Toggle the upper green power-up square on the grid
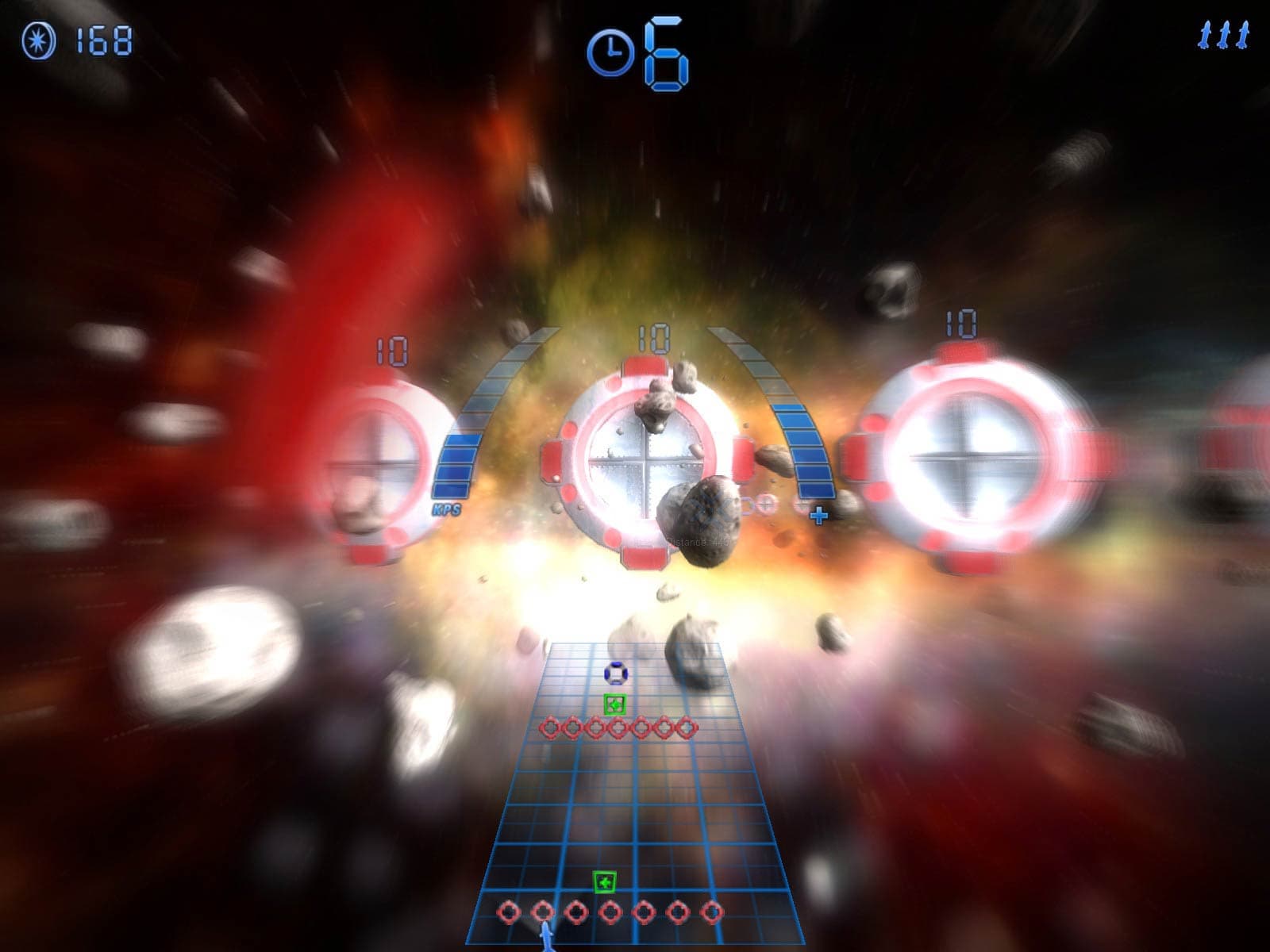 (x=615, y=703)
